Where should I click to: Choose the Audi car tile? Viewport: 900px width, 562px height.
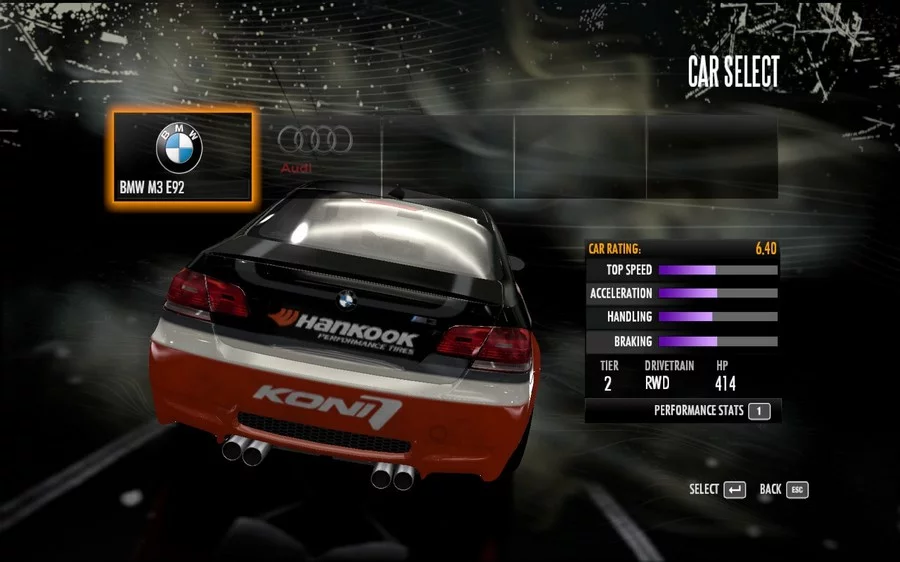(x=315, y=155)
